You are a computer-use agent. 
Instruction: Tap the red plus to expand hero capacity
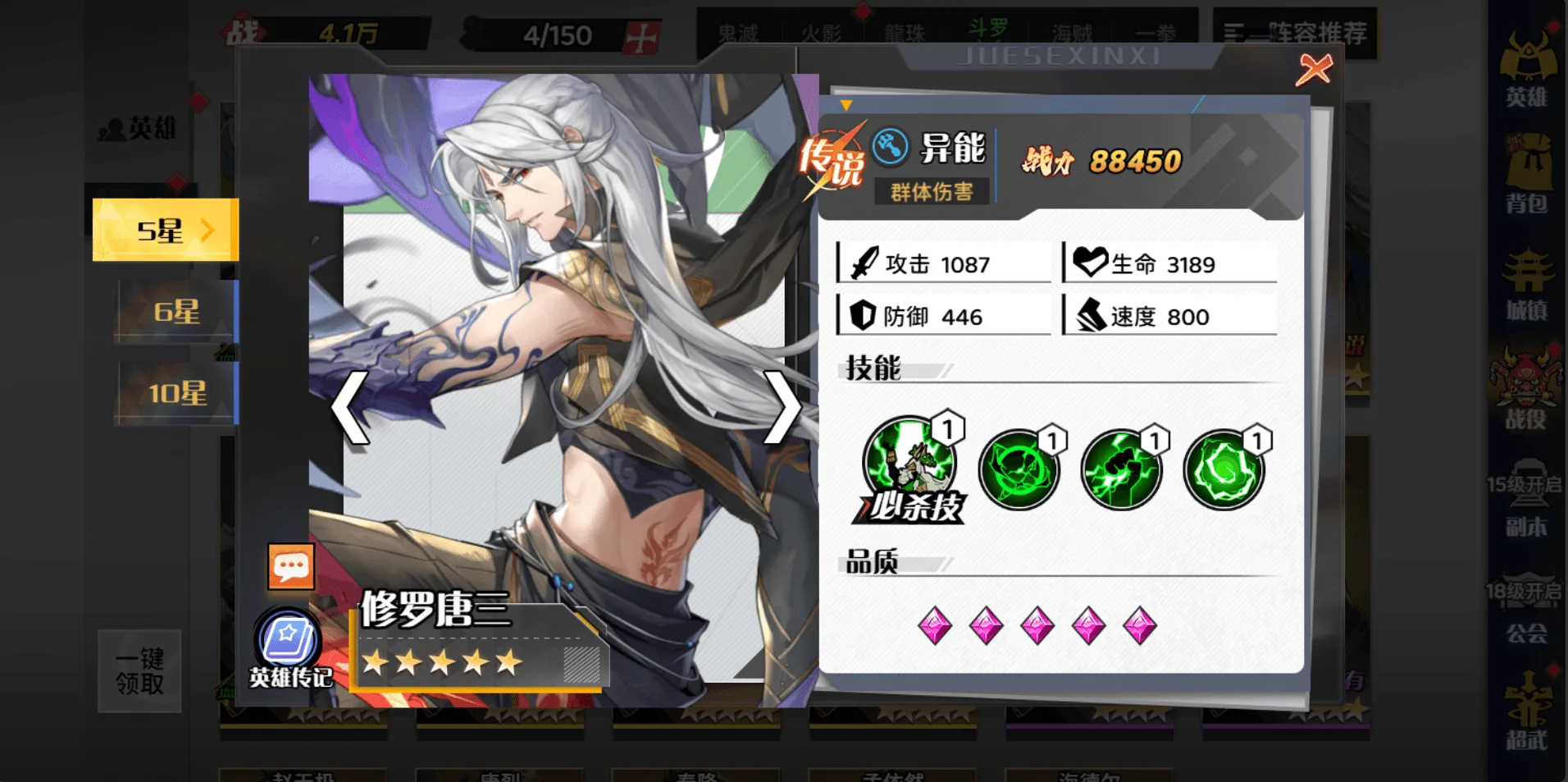tap(641, 37)
